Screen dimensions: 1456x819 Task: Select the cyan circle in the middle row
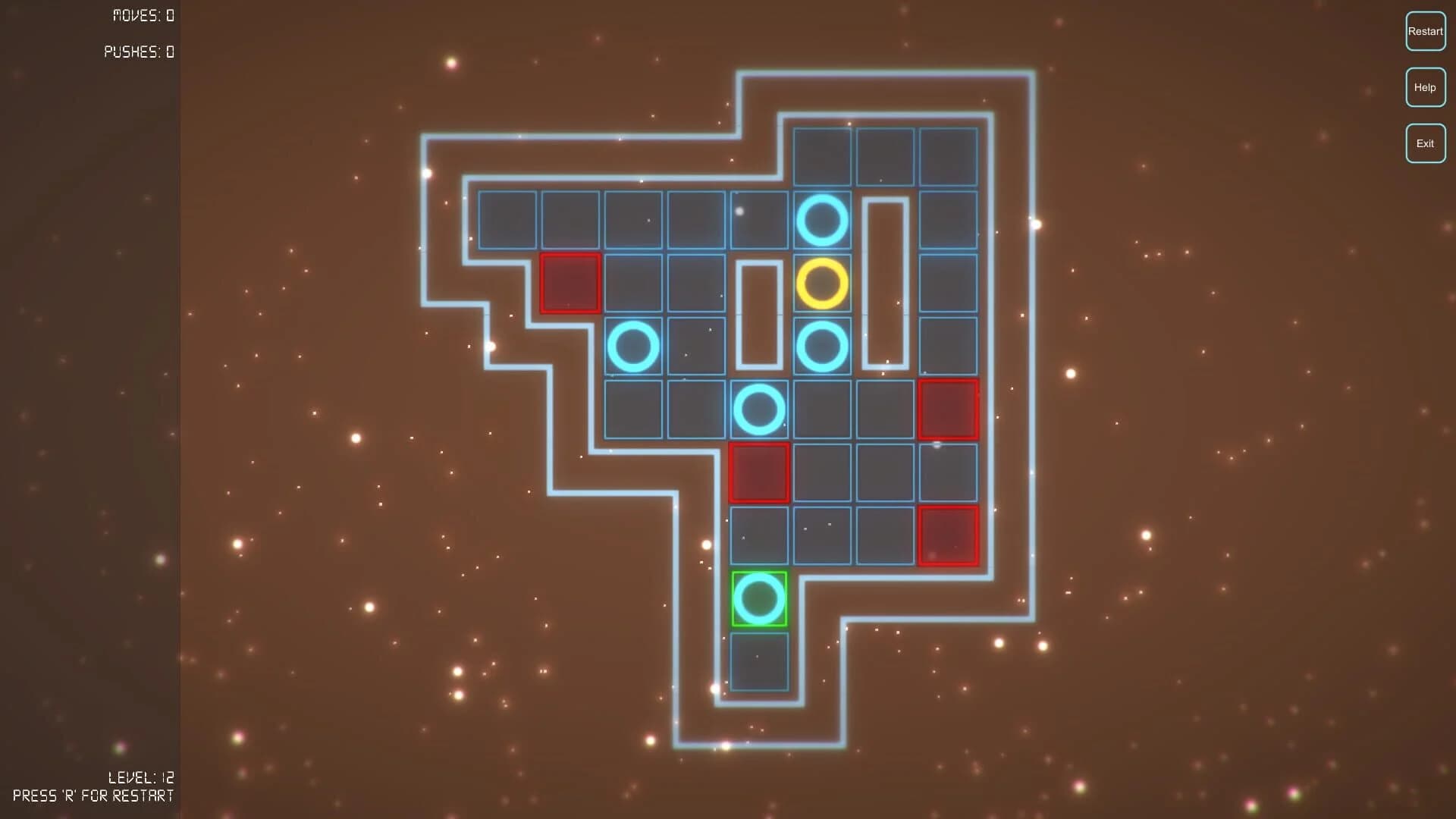pos(759,409)
